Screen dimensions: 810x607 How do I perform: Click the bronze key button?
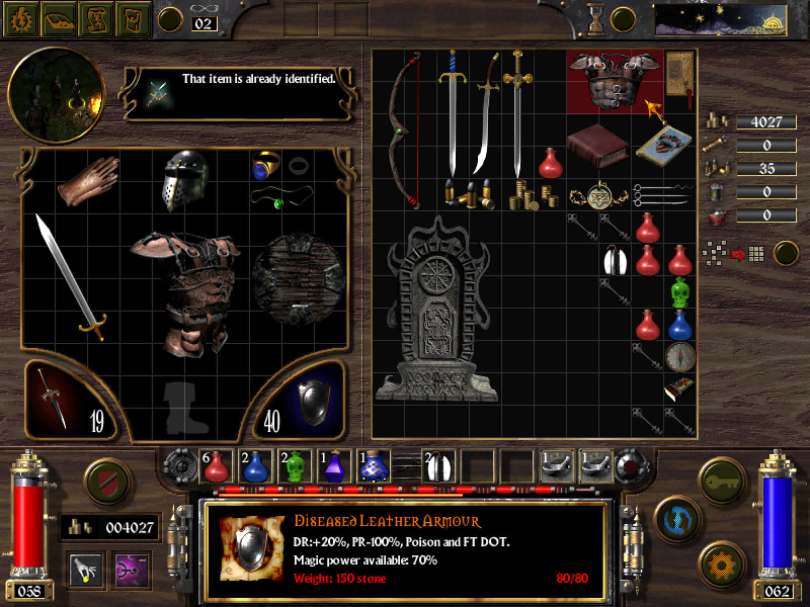click(x=722, y=481)
